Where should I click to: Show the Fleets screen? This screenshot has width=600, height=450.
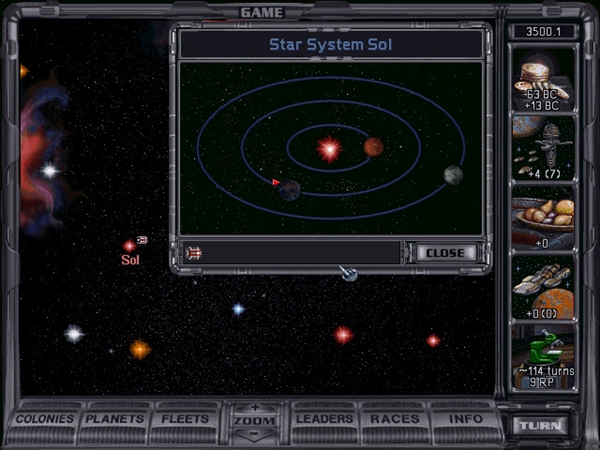pyautogui.click(x=186, y=419)
